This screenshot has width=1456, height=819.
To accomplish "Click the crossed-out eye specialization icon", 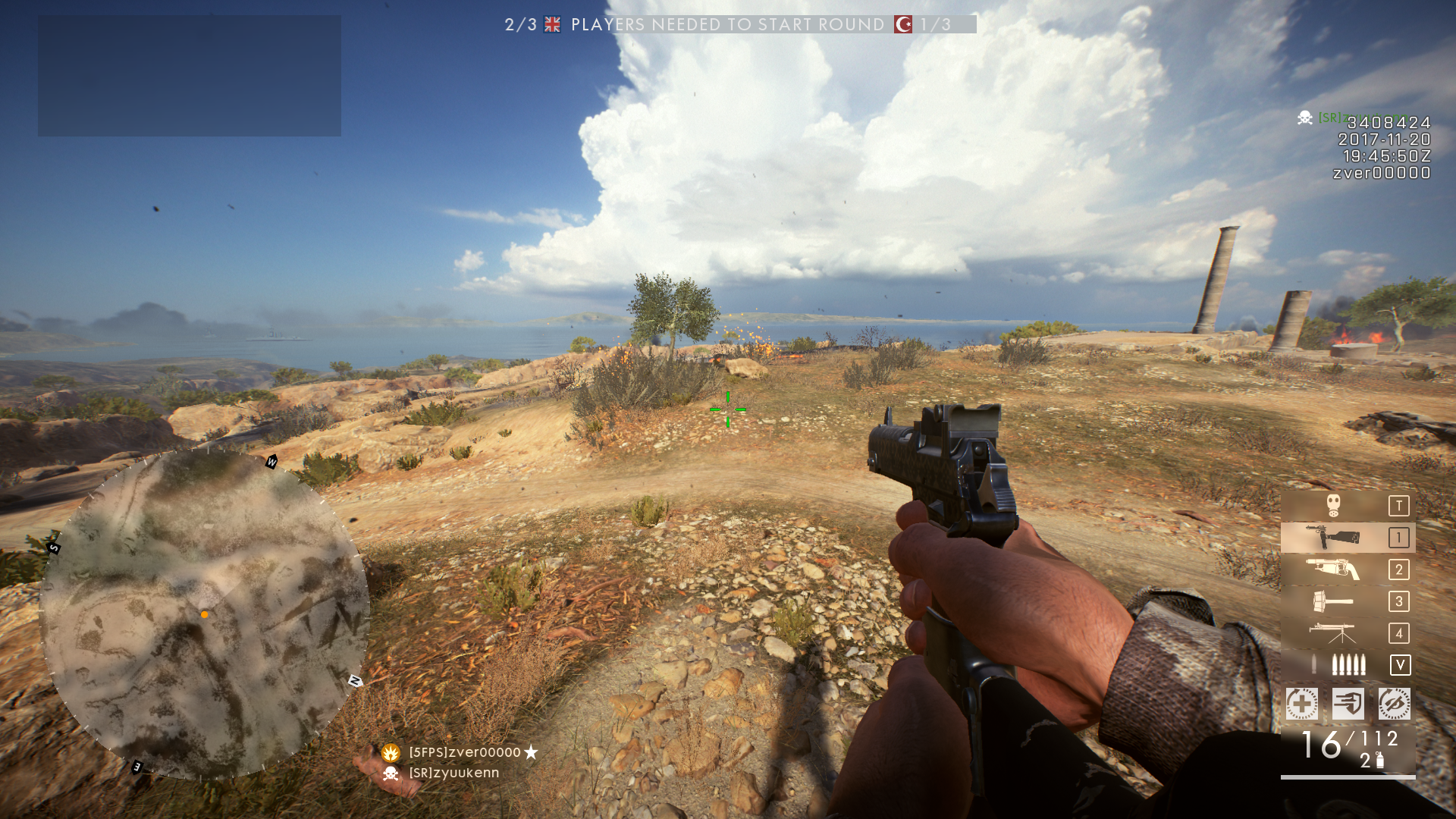I will click(x=1394, y=704).
